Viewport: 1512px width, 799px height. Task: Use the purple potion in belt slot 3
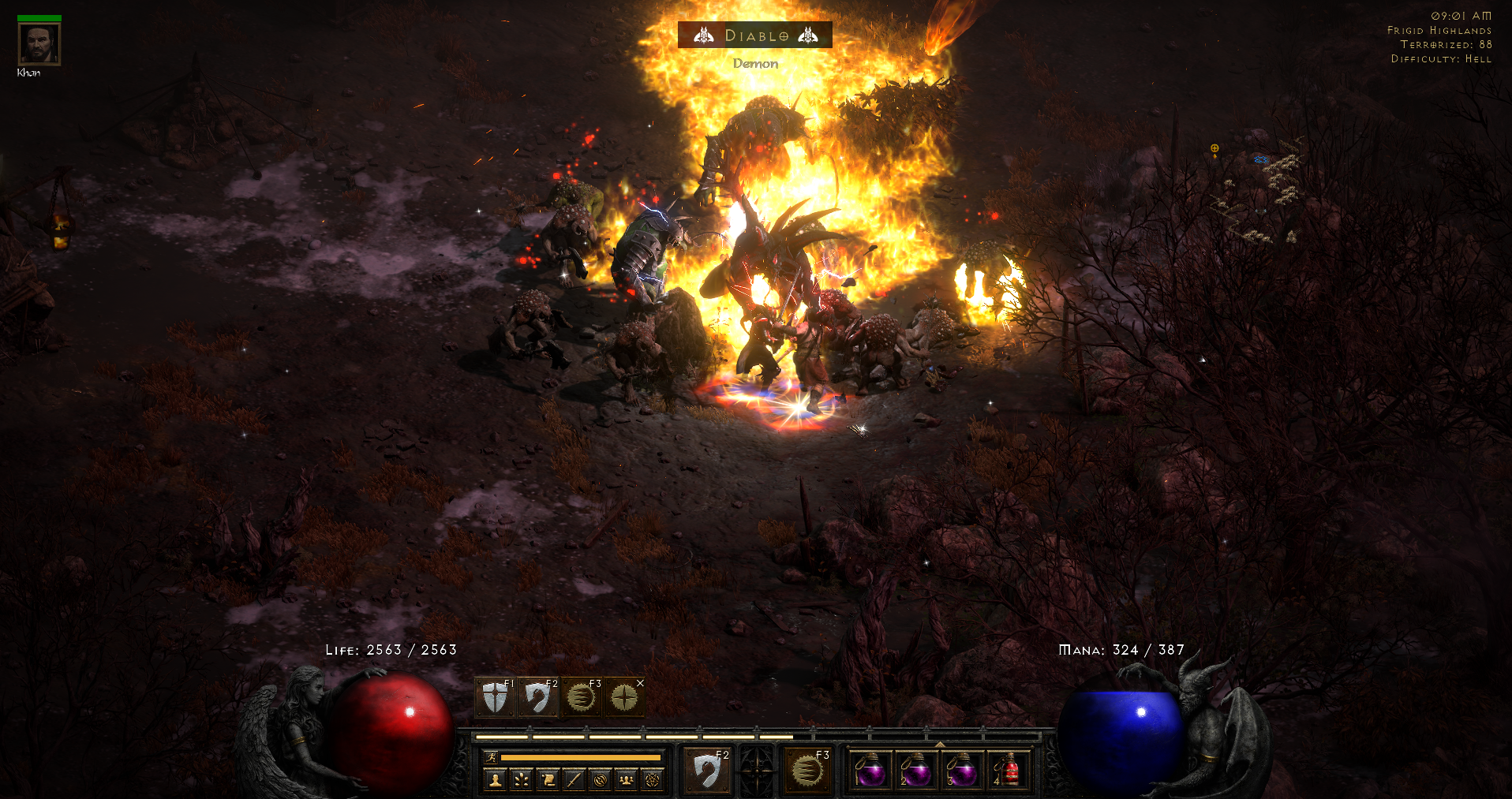pyautogui.click(x=962, y=771)
